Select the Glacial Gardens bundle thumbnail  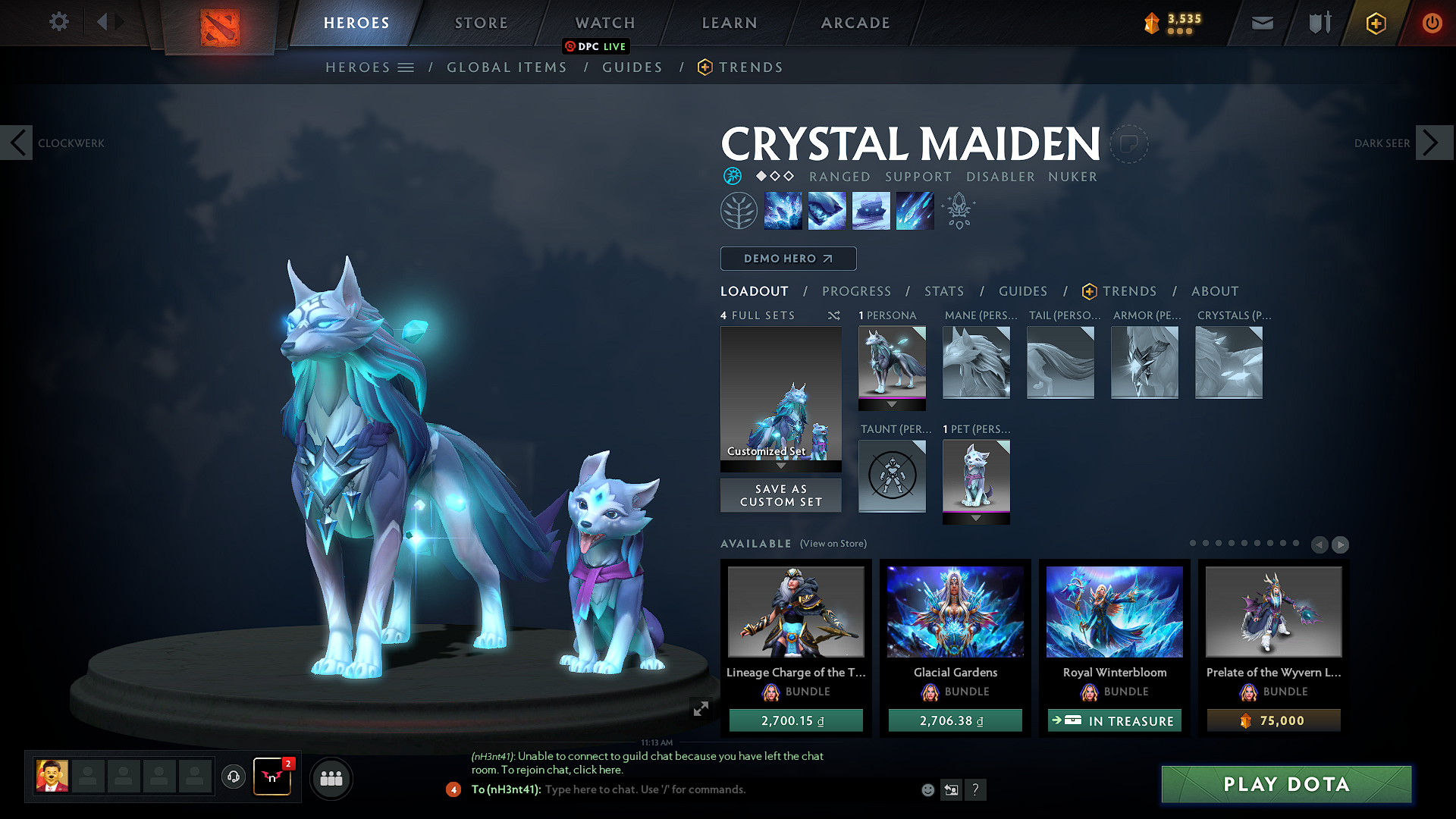(955, 611)
